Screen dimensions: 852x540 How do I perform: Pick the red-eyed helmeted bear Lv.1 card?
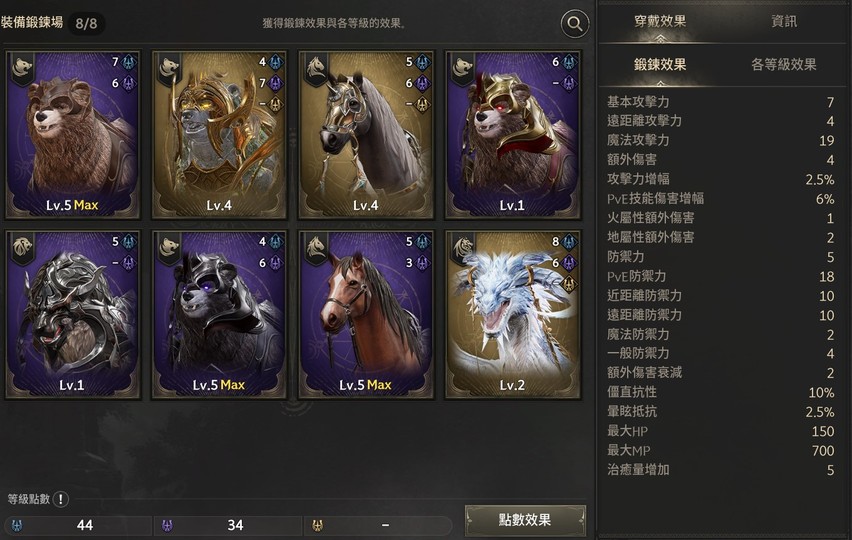(x=513, y=134)
